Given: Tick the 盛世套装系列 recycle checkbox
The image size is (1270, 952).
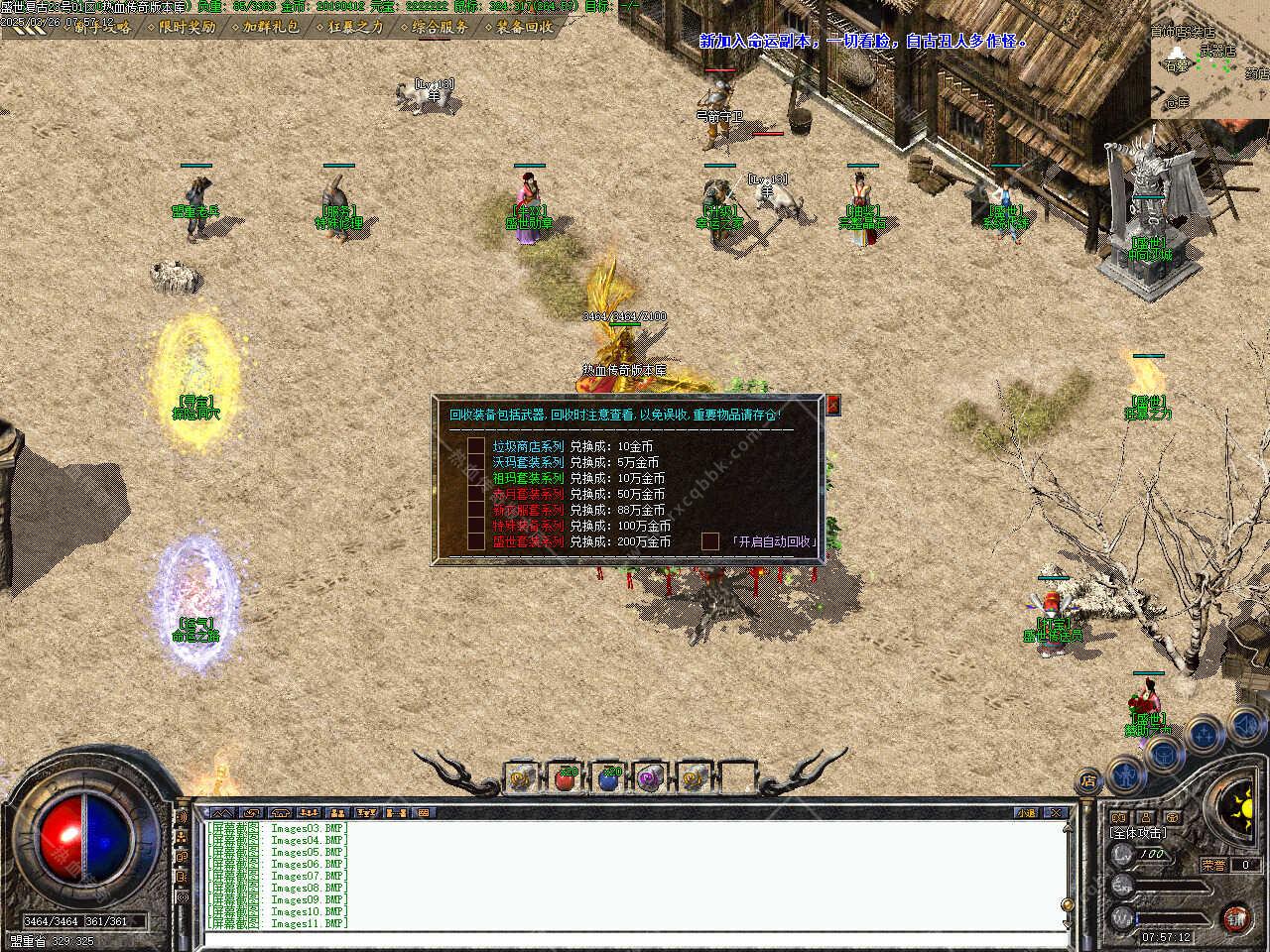Looking at the screenshot, I should click(476, 542).
